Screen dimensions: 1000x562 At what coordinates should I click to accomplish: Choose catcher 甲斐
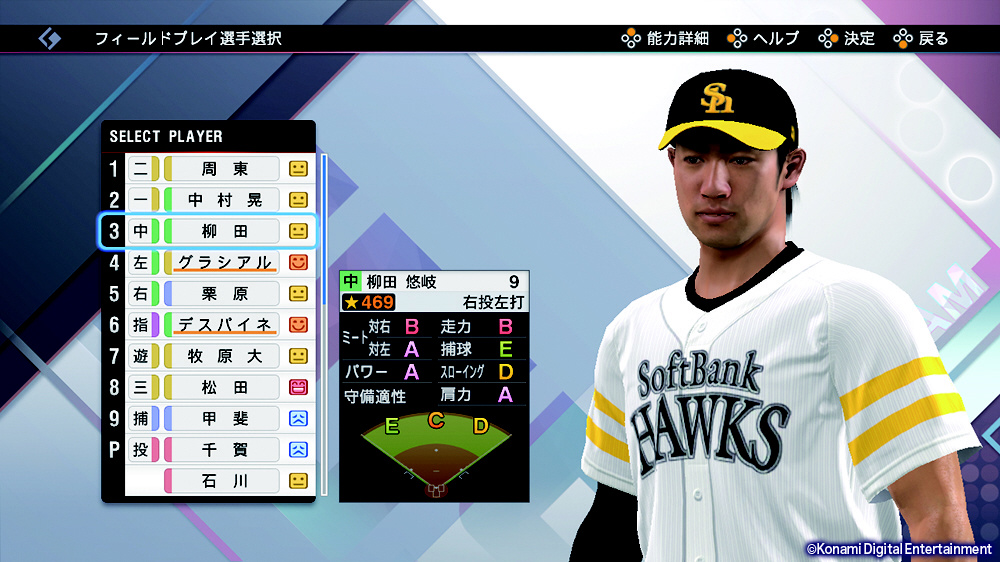[224, 418]
